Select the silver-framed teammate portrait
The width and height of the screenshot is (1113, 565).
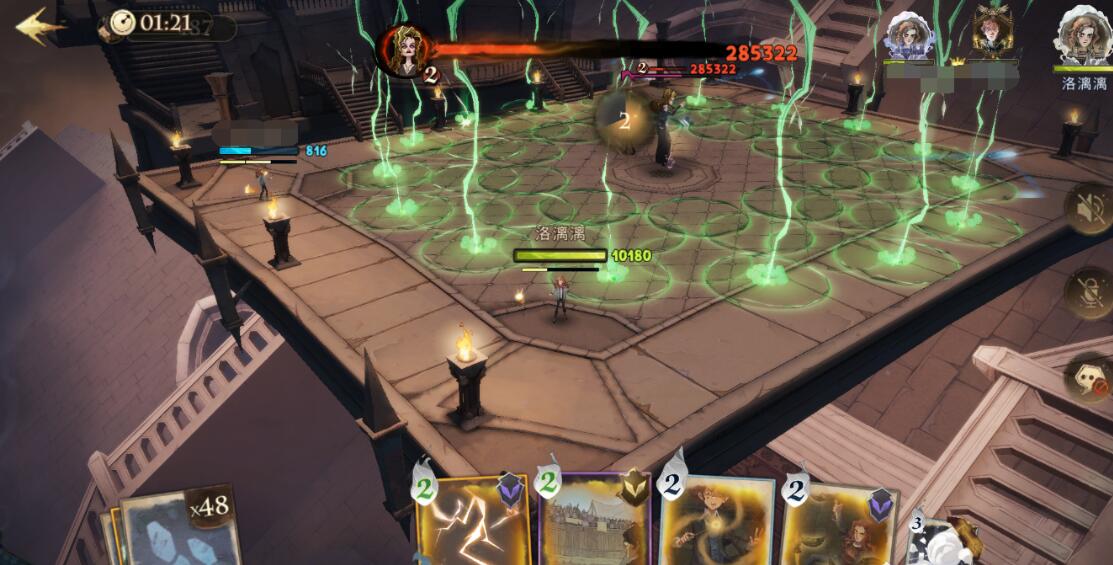pos(910,37)
